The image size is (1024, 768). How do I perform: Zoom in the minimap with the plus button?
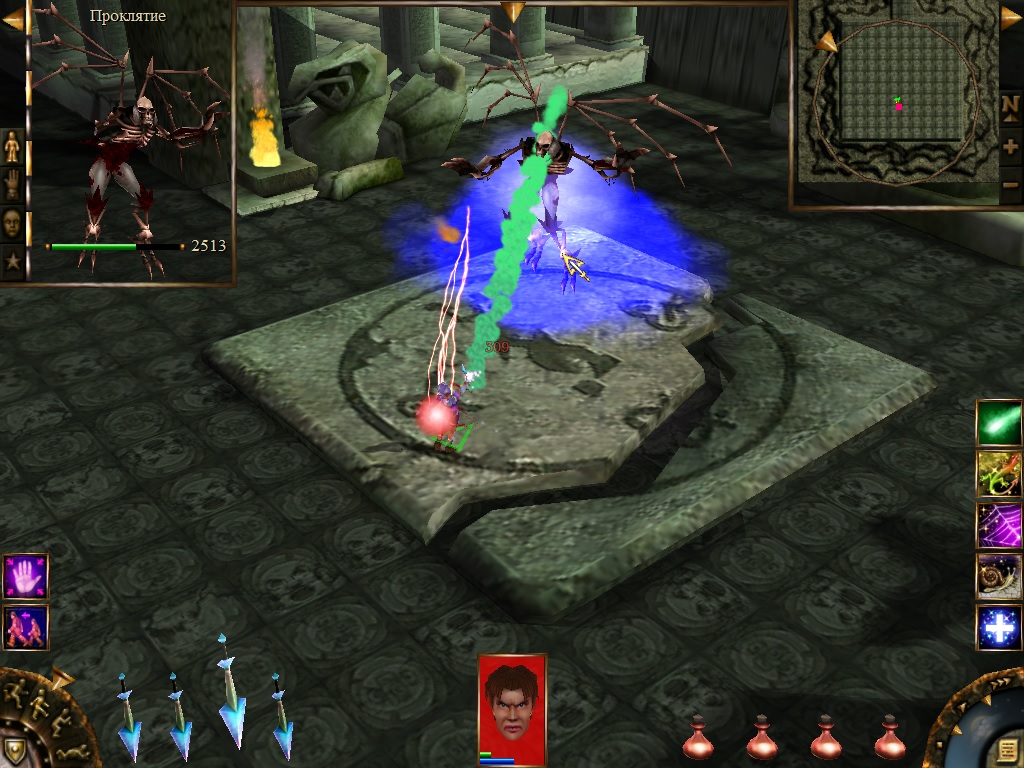[1010, 146]
